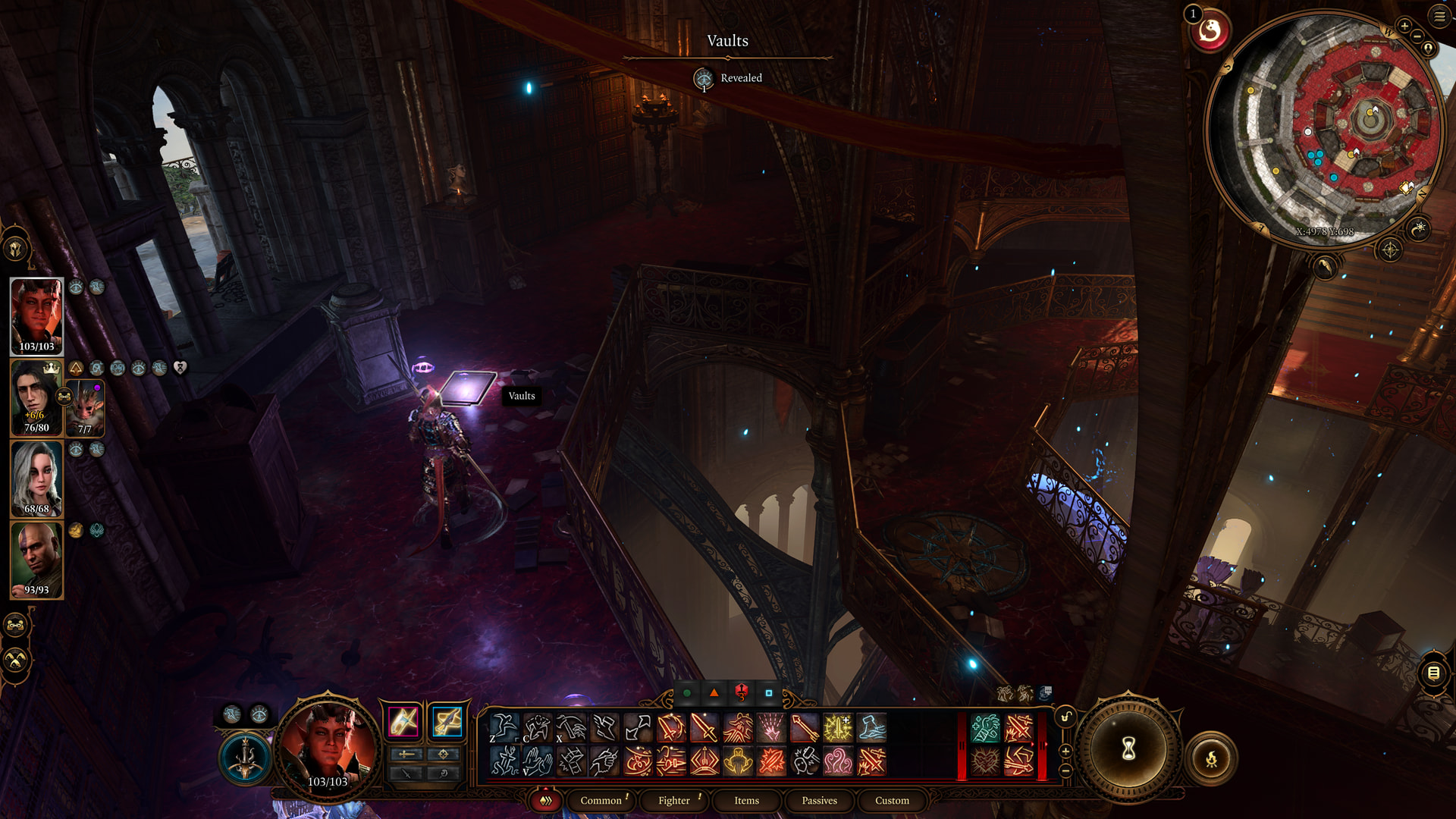This screenshot has height=819, width=1456.
Task: Select the bald tattooed man portrait
Action: pos(36,560)
